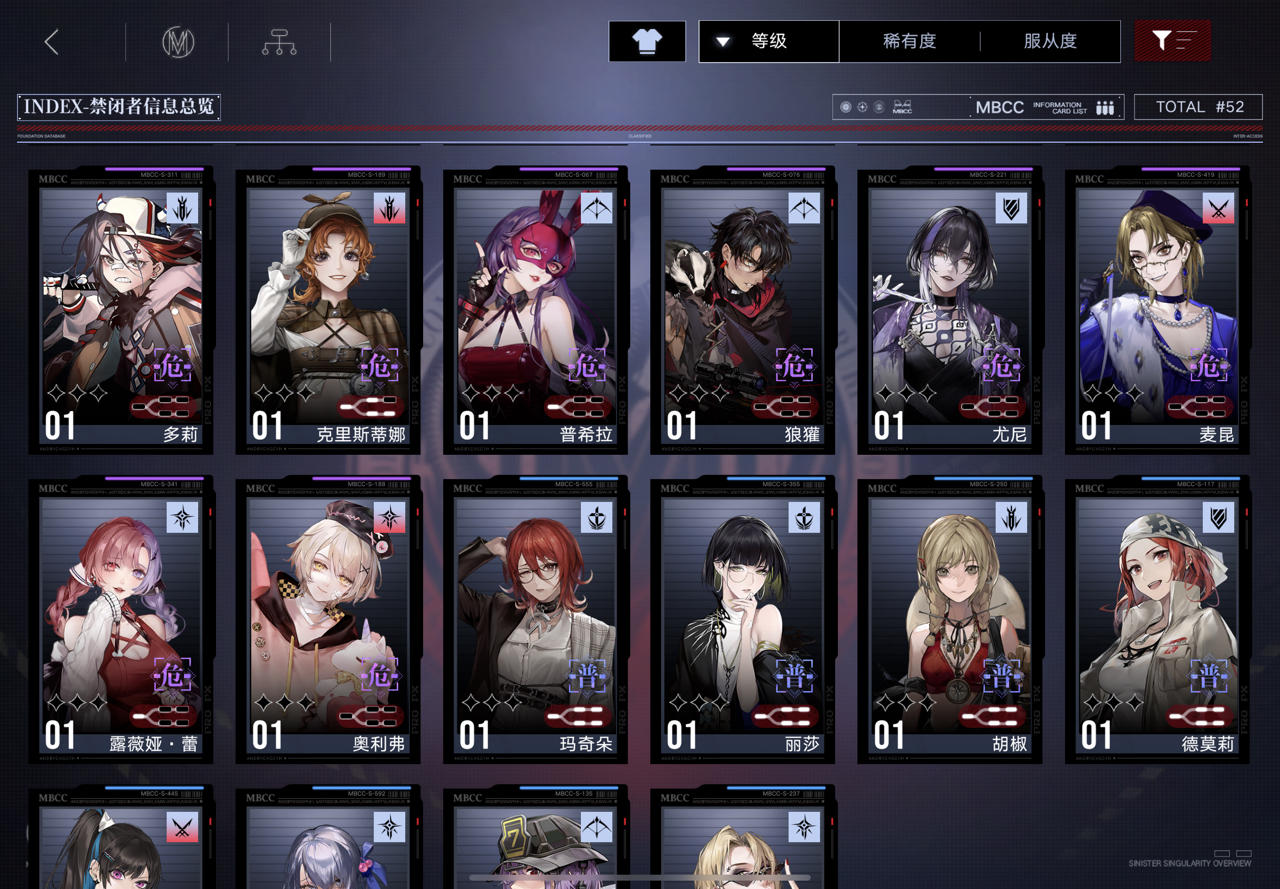1280x889 pixels.
Task: Switch sorting to 稀有度
Action: (x=908, y=41)
